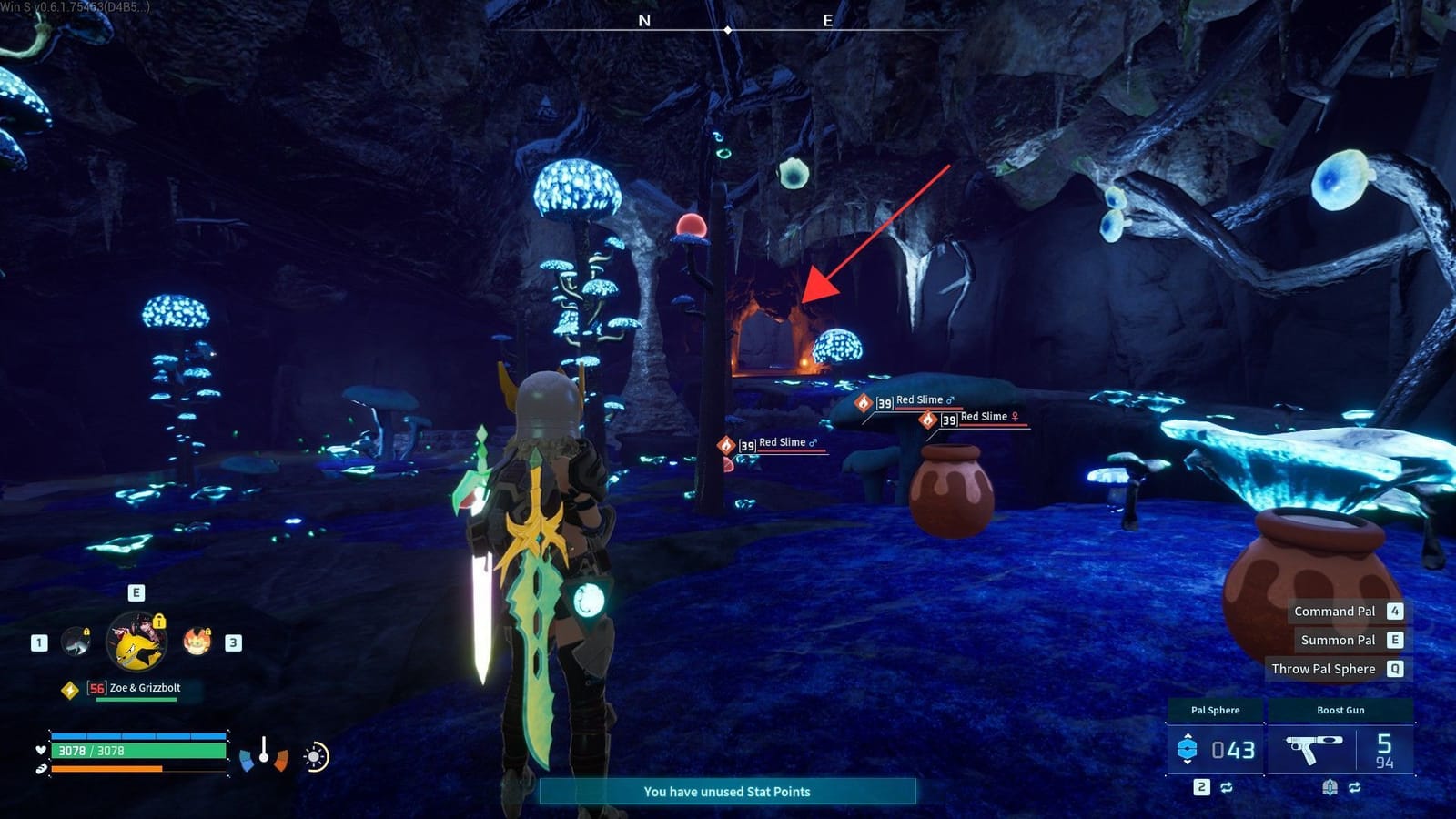Toggle the reload cycle icon under Boost Gun
1456x819 pixels.
point(1356,786)
